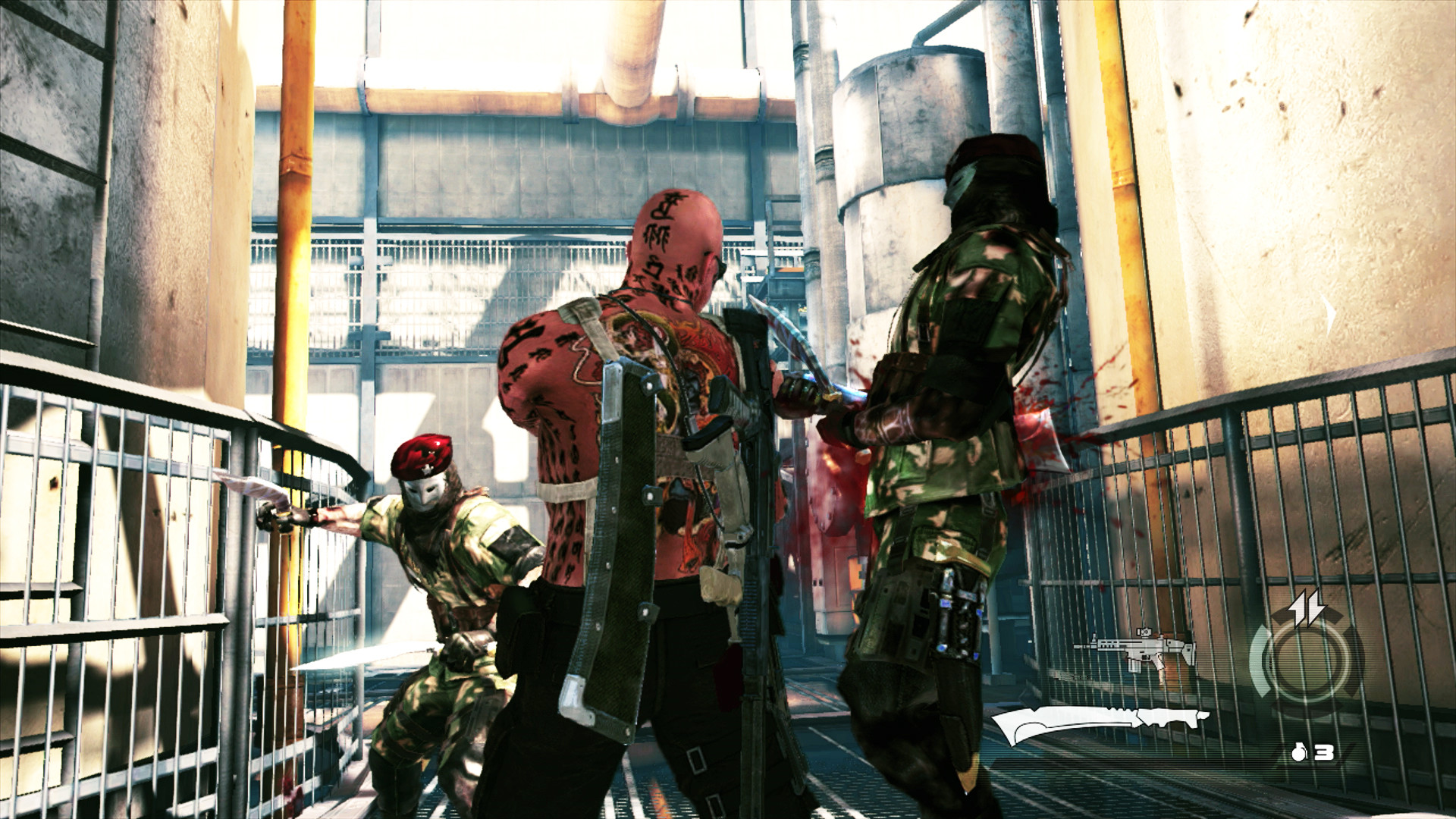Click the white mask on the bereted enemy
1456x819 pixels.
(x=425, y=493)
